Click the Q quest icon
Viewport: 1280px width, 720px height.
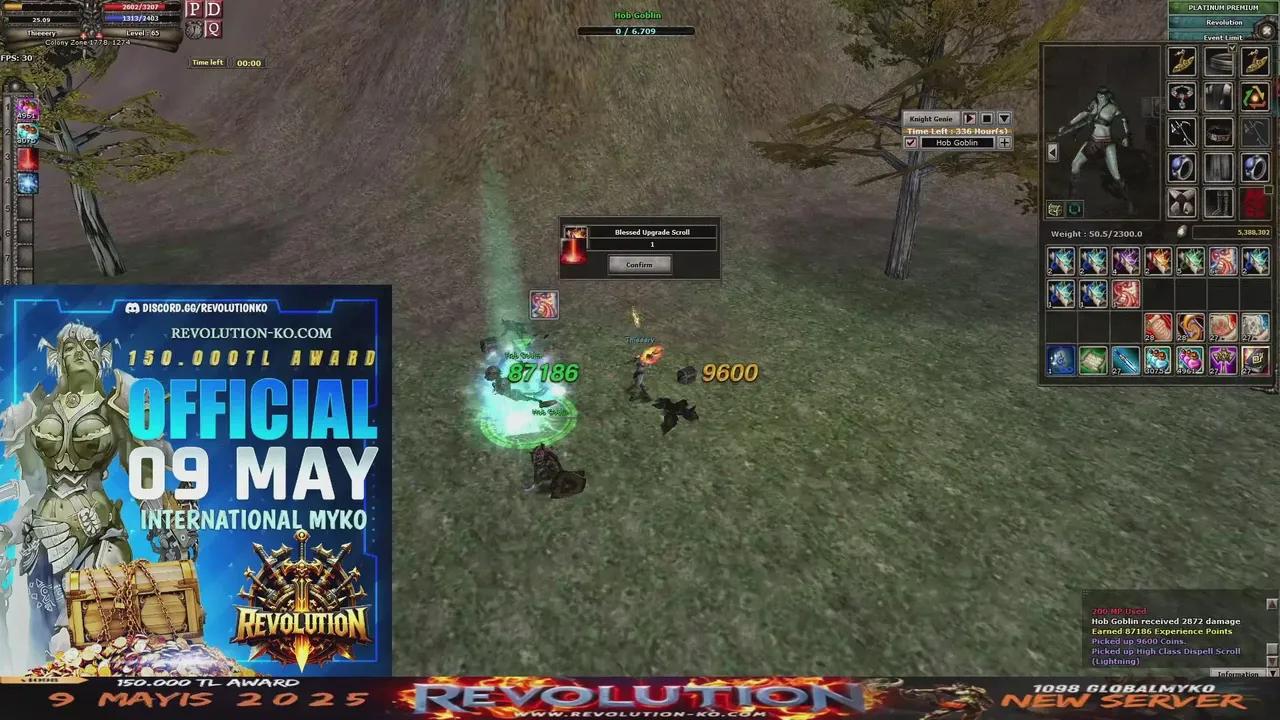pyautogui.click(x=212, y=29)
